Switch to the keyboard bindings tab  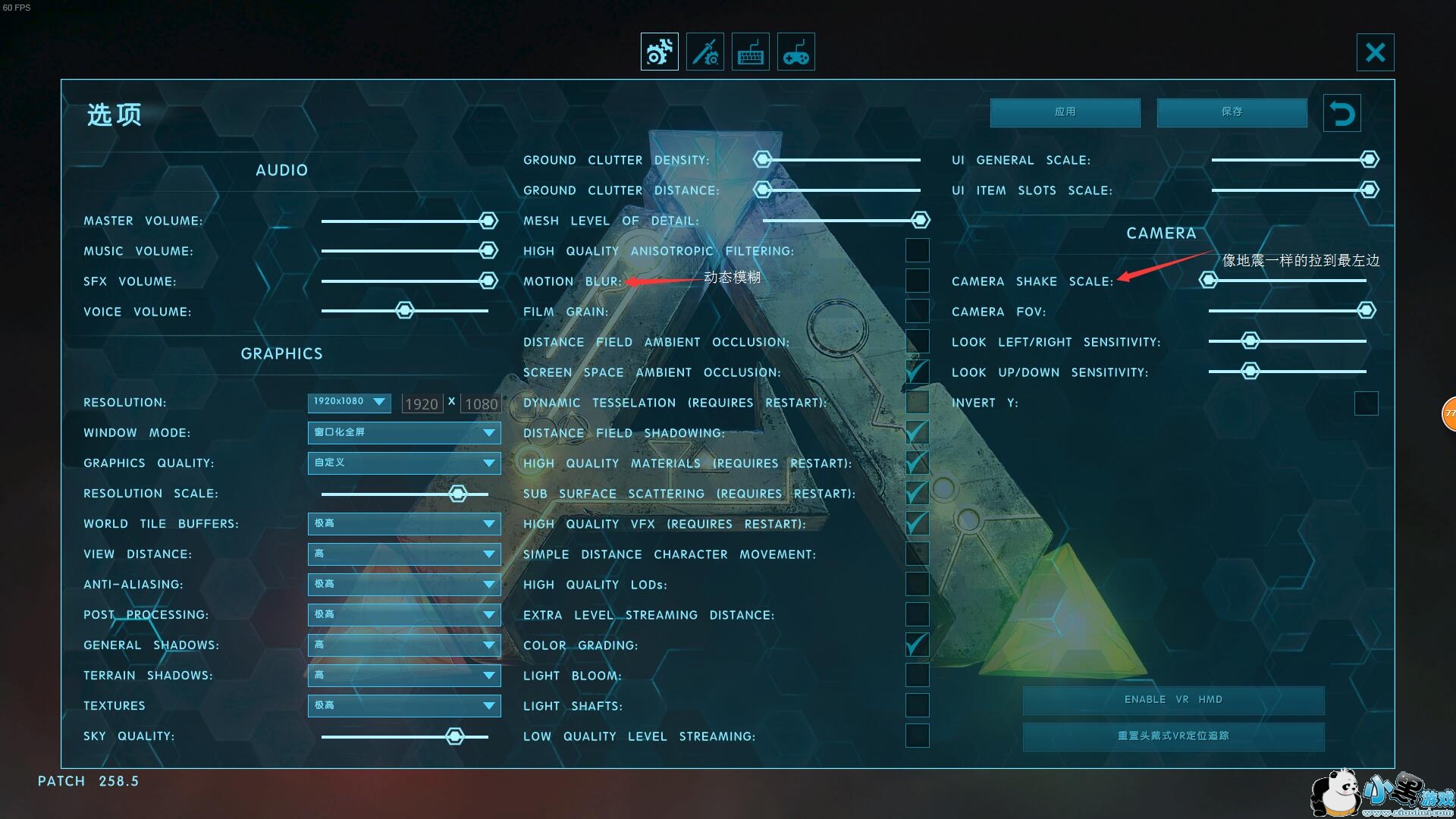point(750,52)
